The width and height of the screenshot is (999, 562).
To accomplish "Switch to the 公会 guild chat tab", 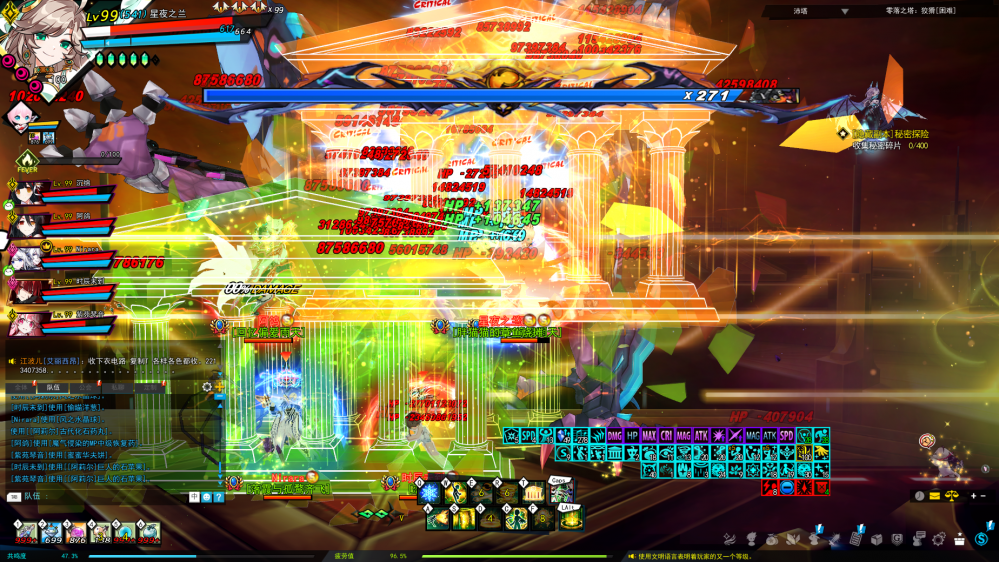I will 86,387.
